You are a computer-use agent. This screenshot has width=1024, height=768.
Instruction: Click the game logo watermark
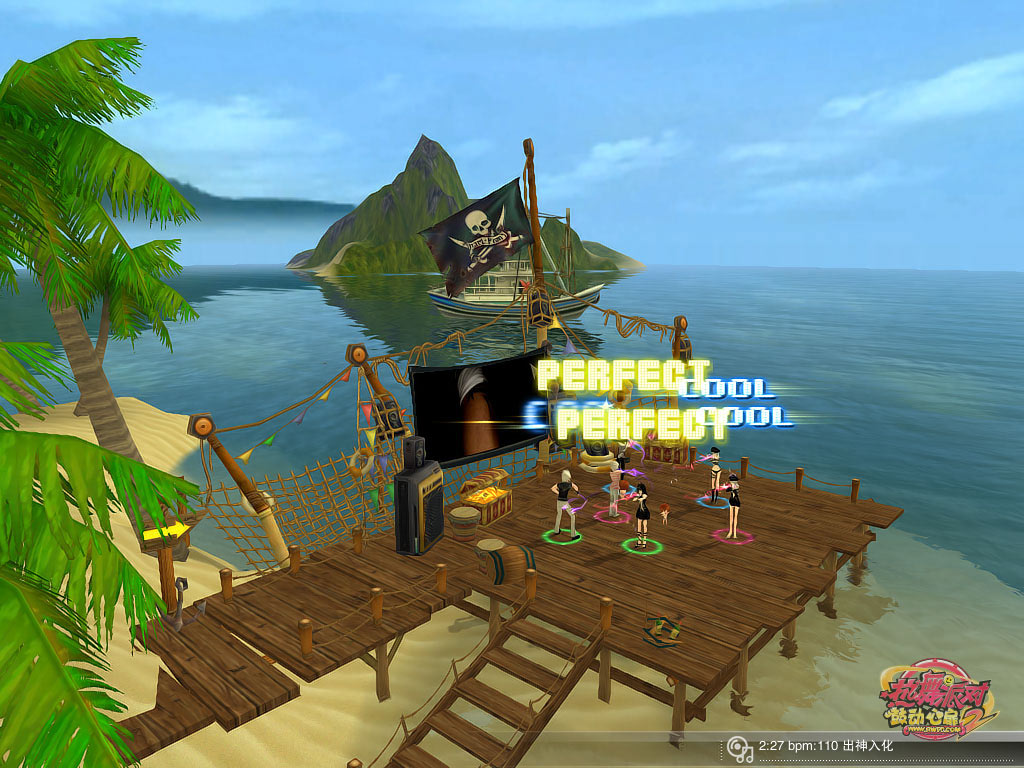click(938, 698)
